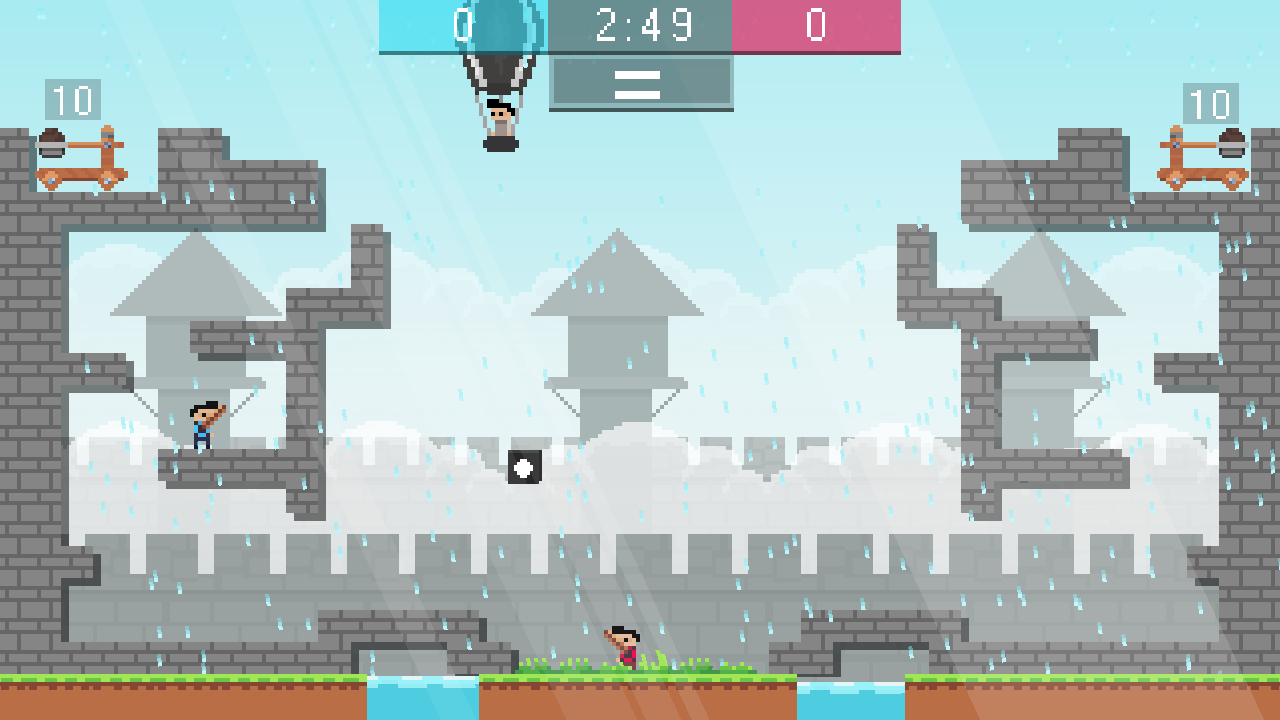Select the ball crate in the arena center

pos(523,466)
